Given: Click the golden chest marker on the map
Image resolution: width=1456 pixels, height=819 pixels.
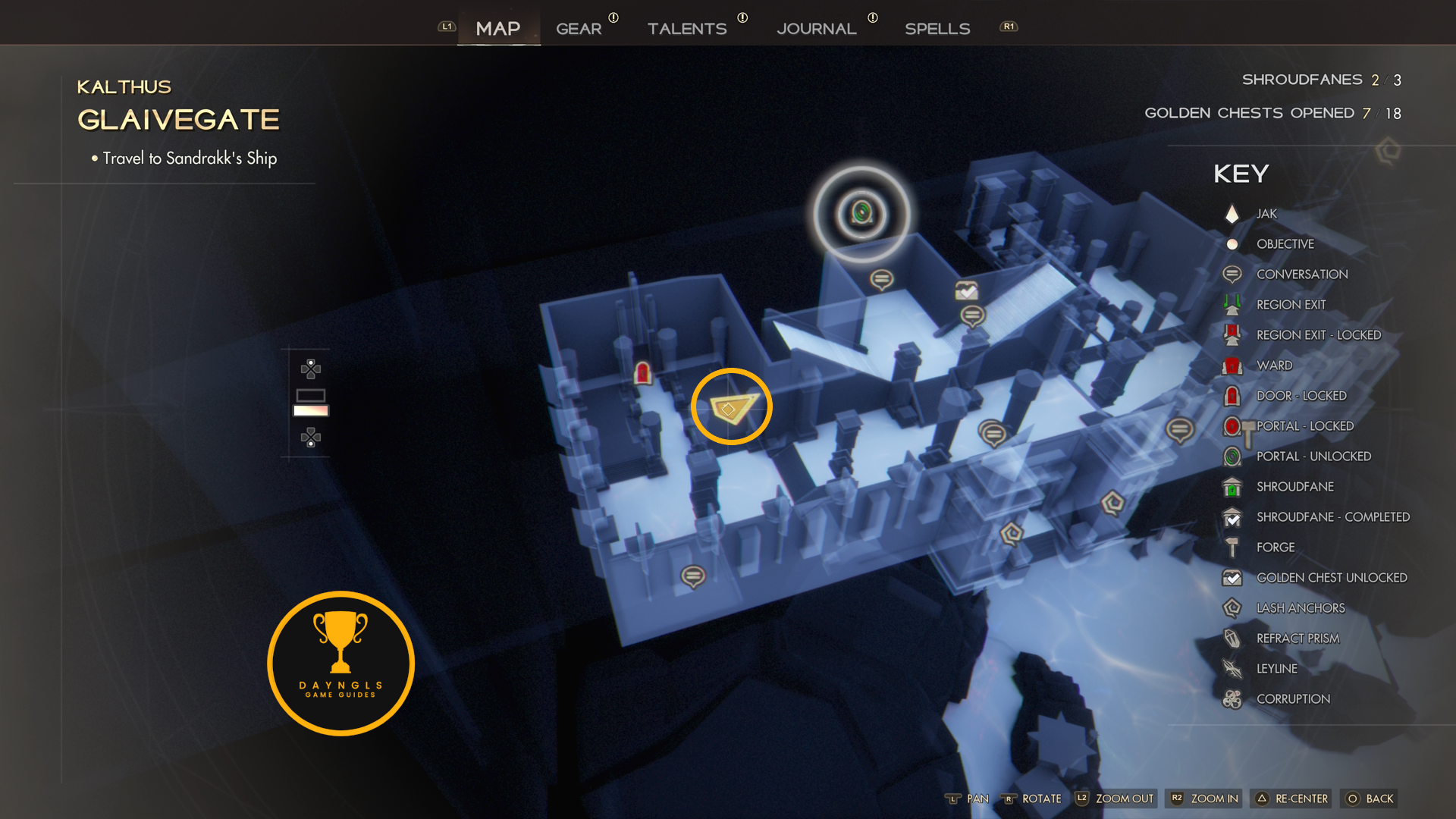Looking at the screenshot, I should (x=966, y=290).
